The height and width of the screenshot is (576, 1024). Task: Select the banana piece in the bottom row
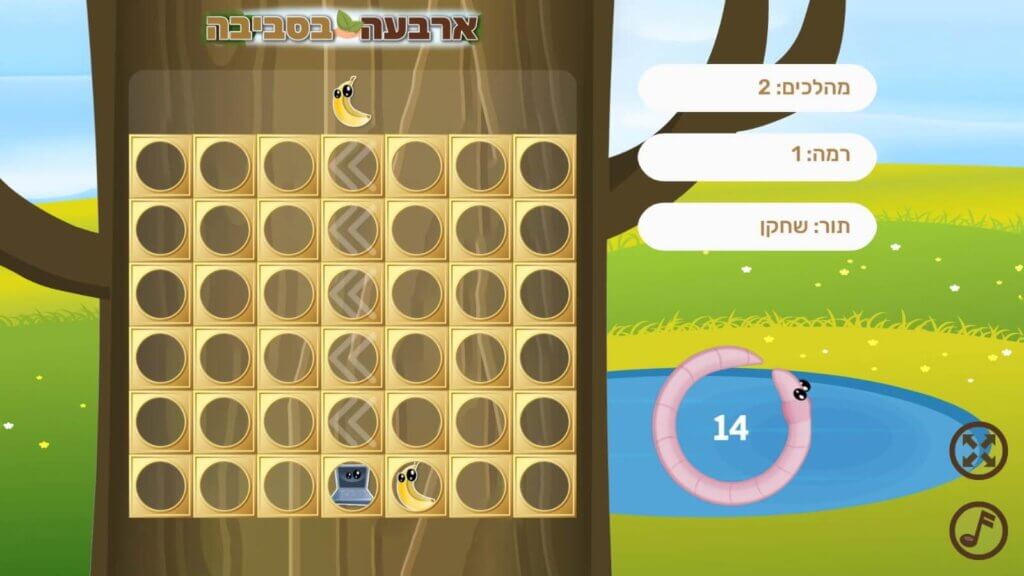coord(416,486)
